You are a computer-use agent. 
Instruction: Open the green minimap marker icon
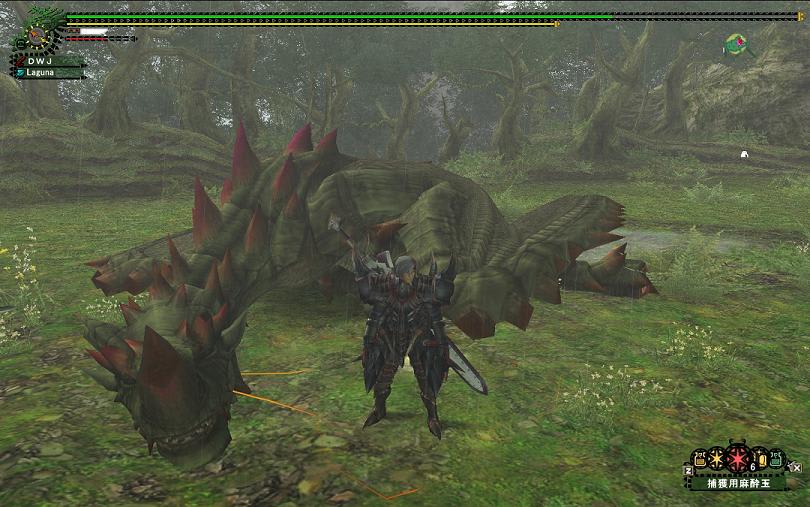click(x=737, y=44)
